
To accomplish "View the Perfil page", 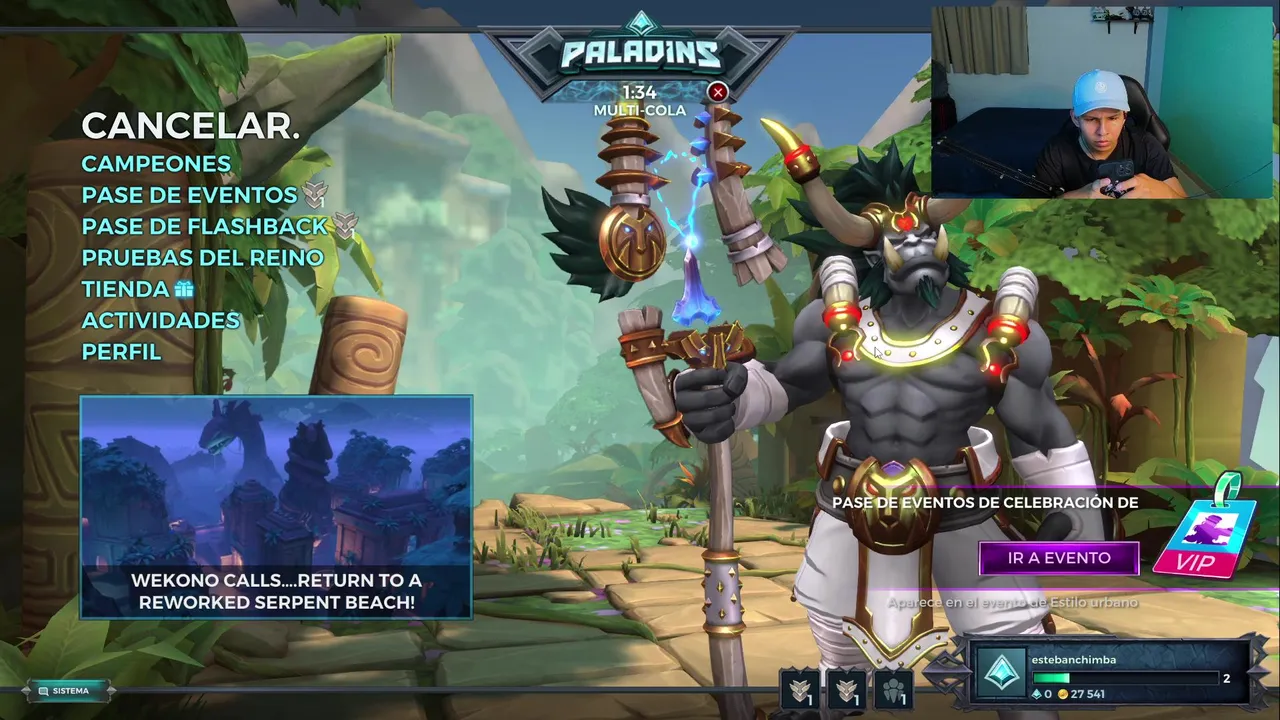I will [121, 352].
